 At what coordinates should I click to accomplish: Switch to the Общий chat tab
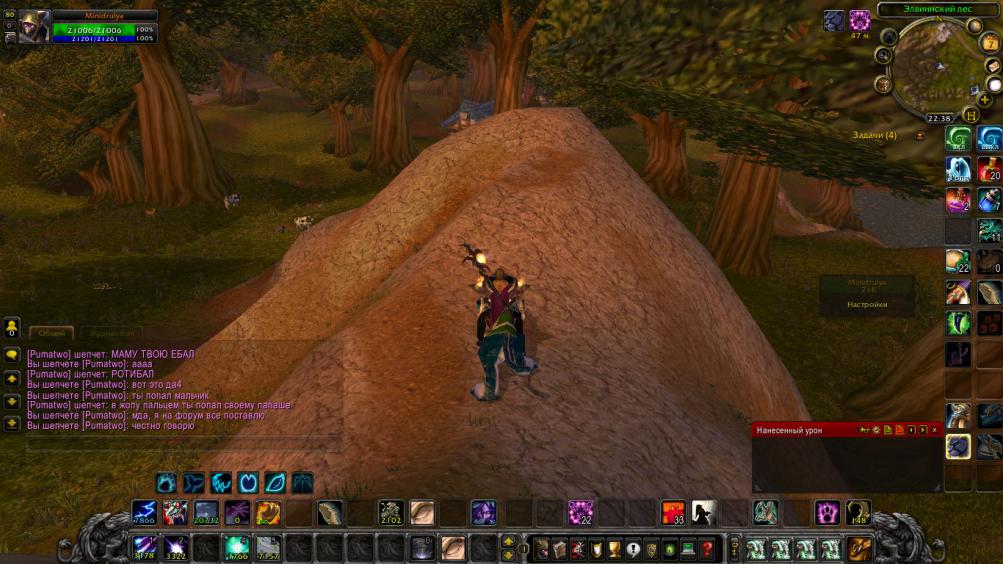click(52, 333)
